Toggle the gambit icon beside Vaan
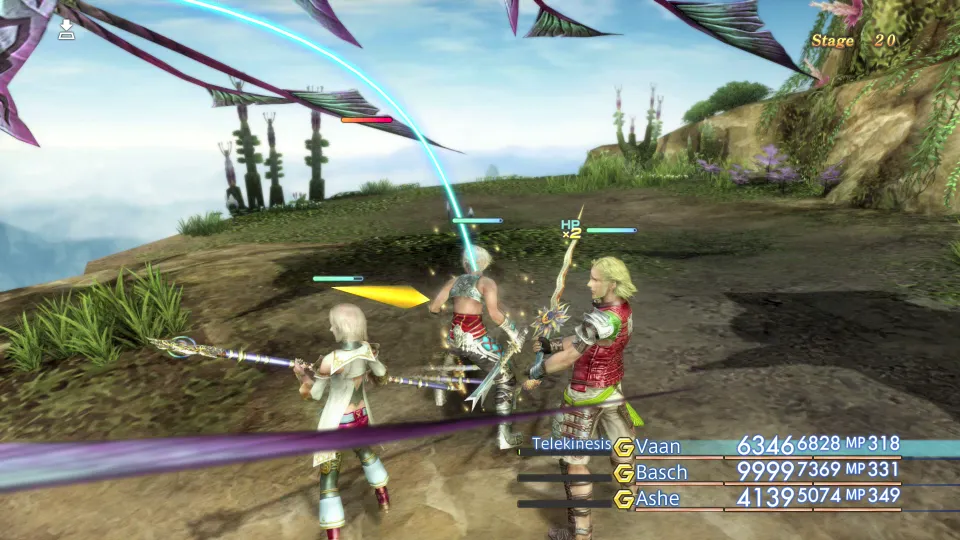The height and width of the screenshot is (540, 960). 624,447
